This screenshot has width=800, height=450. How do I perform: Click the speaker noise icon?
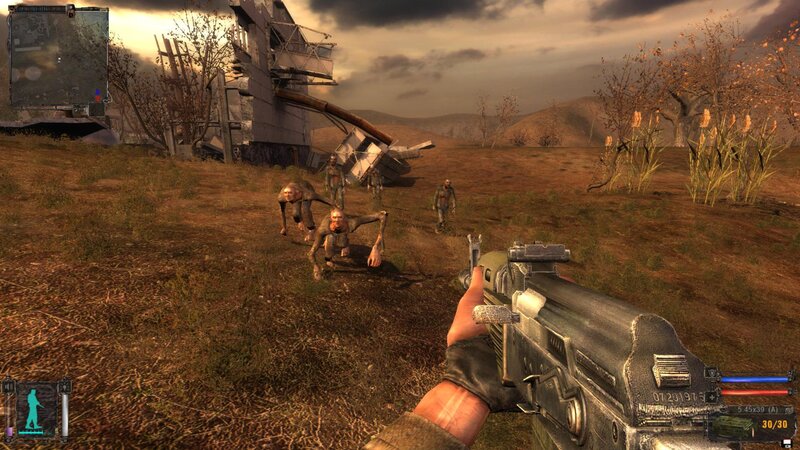(x=8, y=386)
